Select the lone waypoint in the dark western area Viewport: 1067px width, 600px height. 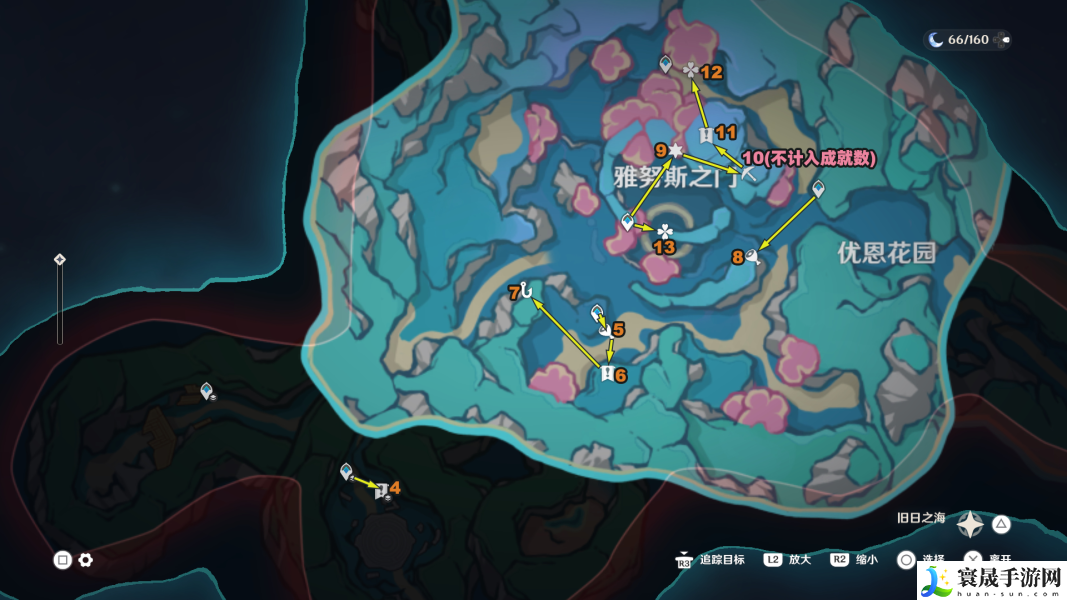[207, 391]
